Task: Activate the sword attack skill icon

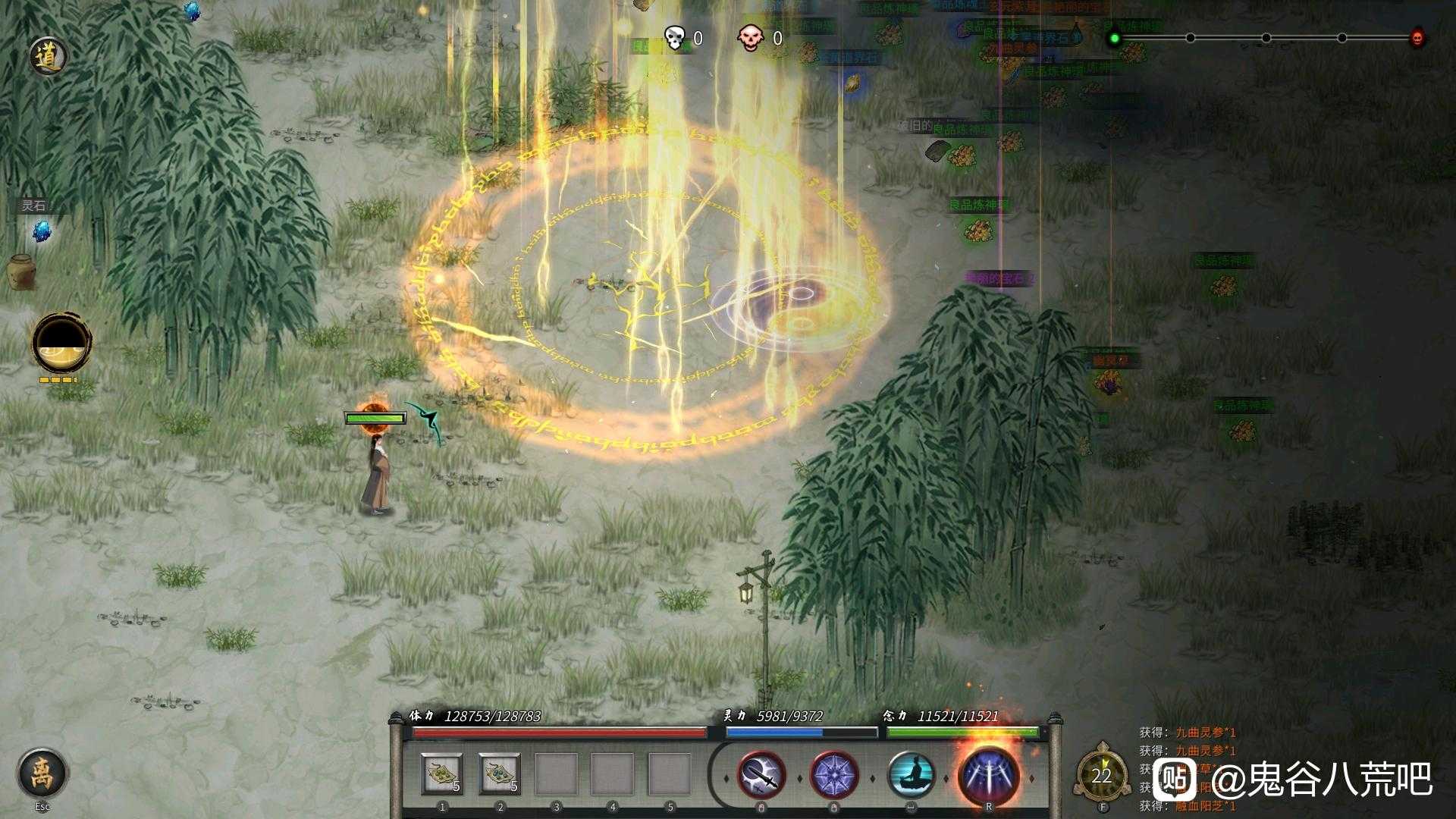Action: 762,775
